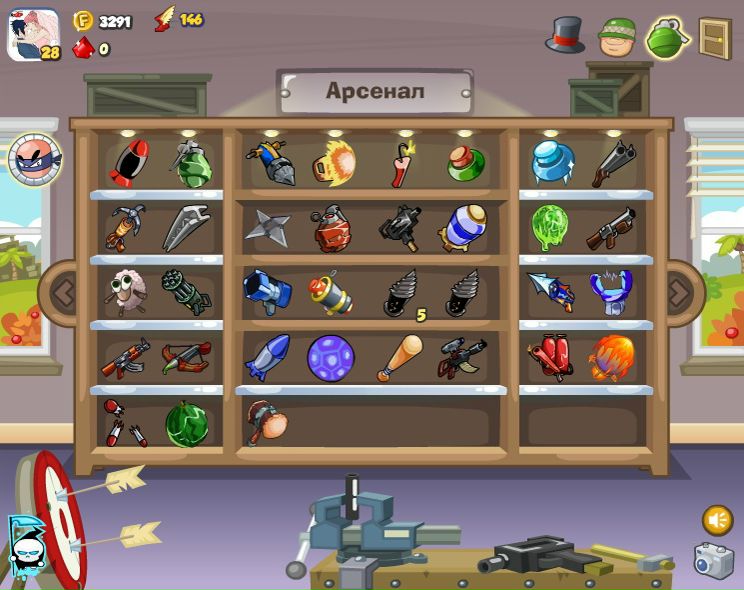Select the purple disco ball weapon
Viewport: 744px width, 590px height.
point(330,358)
